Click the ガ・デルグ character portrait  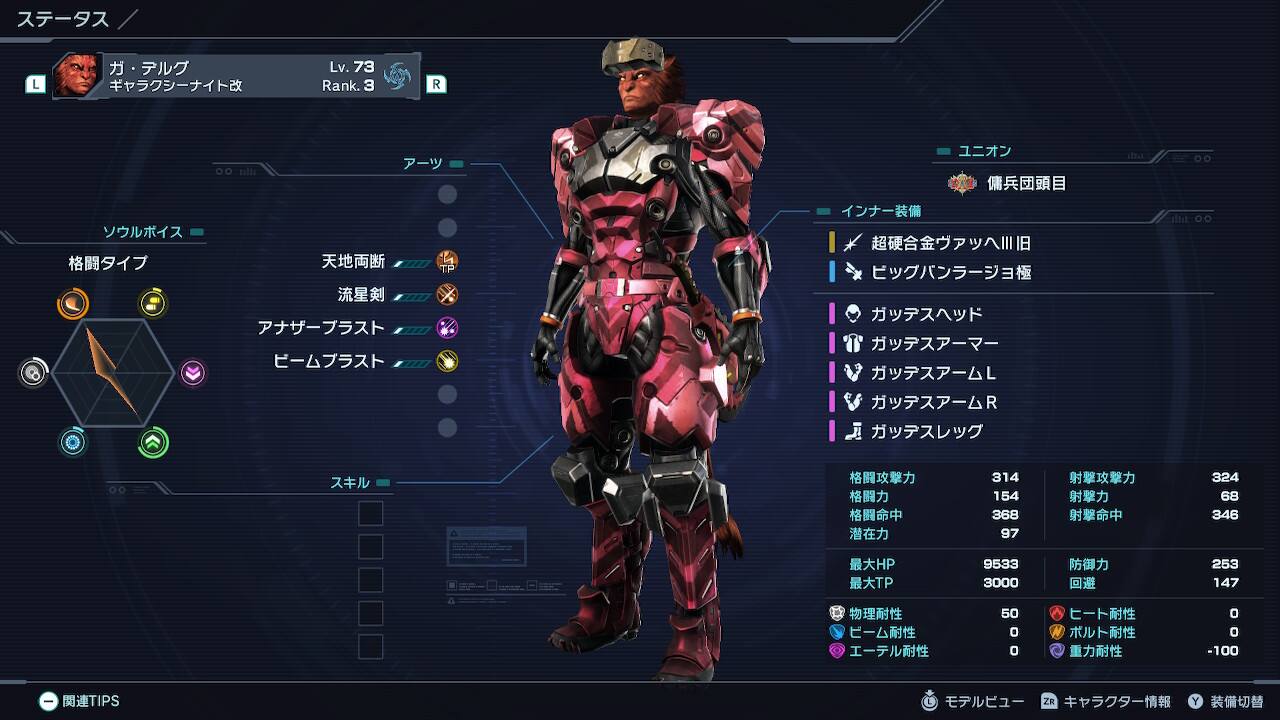pyautogui.click(x=77, y=76)
